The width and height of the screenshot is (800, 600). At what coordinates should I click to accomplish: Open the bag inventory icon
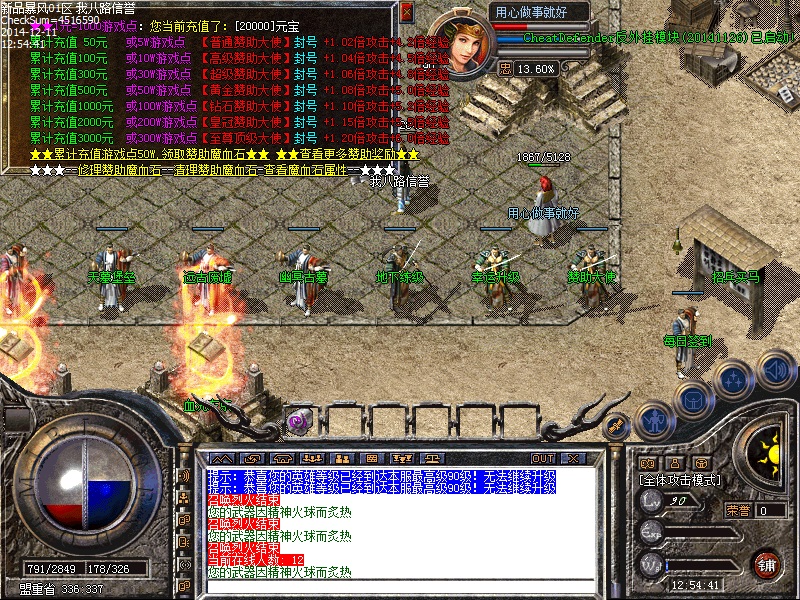(692, 398)
